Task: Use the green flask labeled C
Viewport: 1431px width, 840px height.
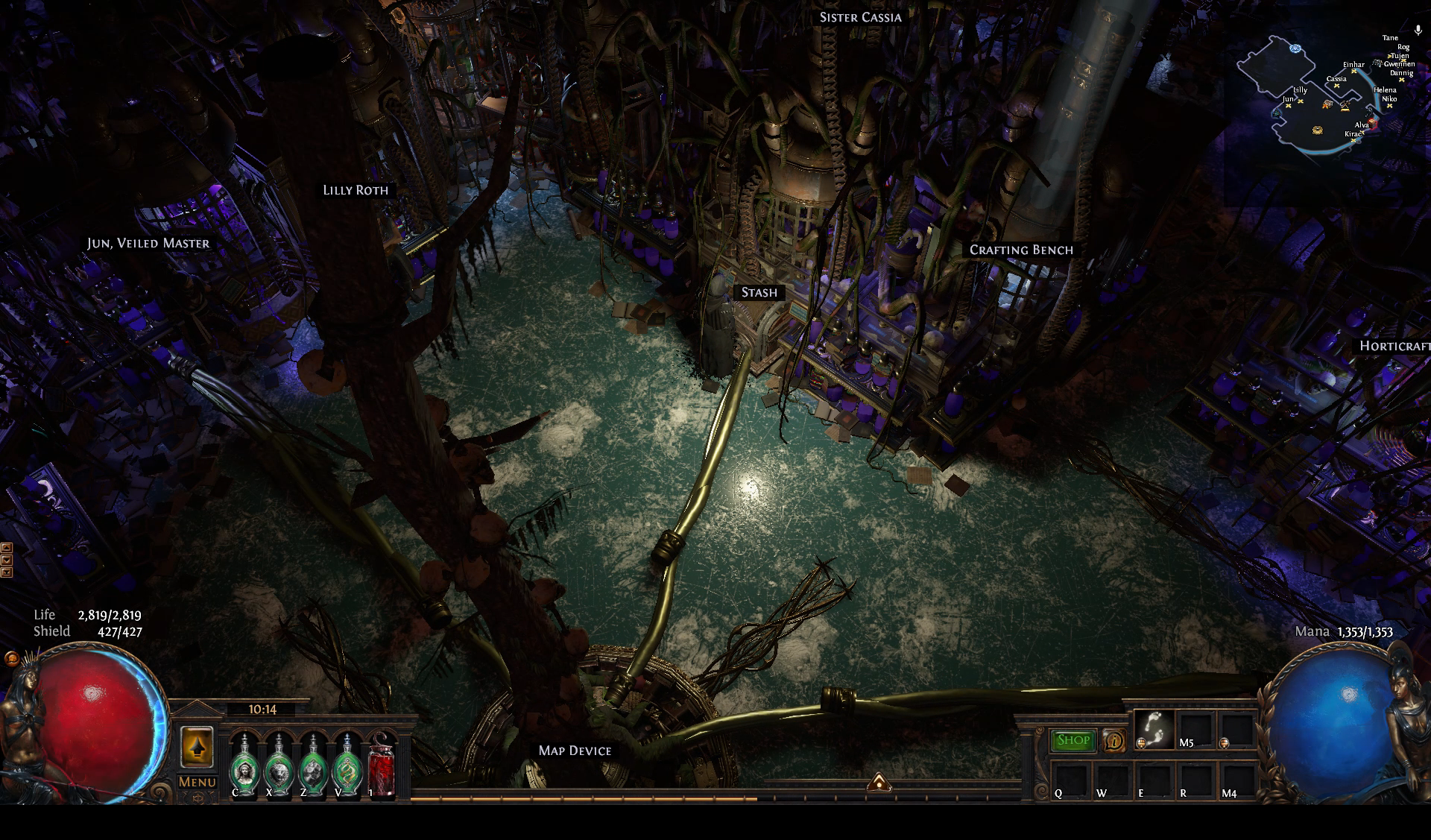Action: coord(244,766)
